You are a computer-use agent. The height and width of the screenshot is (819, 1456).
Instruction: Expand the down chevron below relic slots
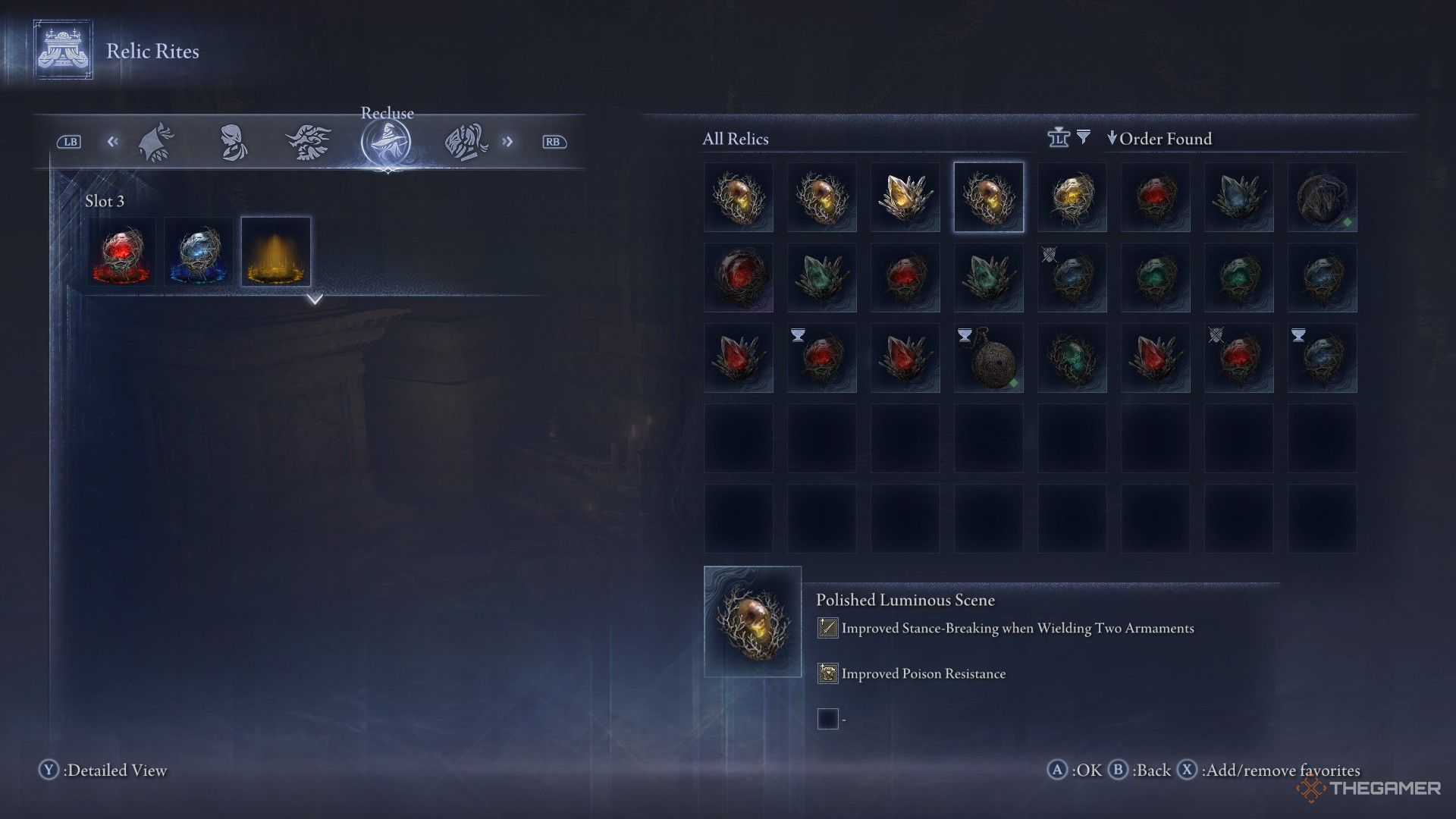pos(315,300)
